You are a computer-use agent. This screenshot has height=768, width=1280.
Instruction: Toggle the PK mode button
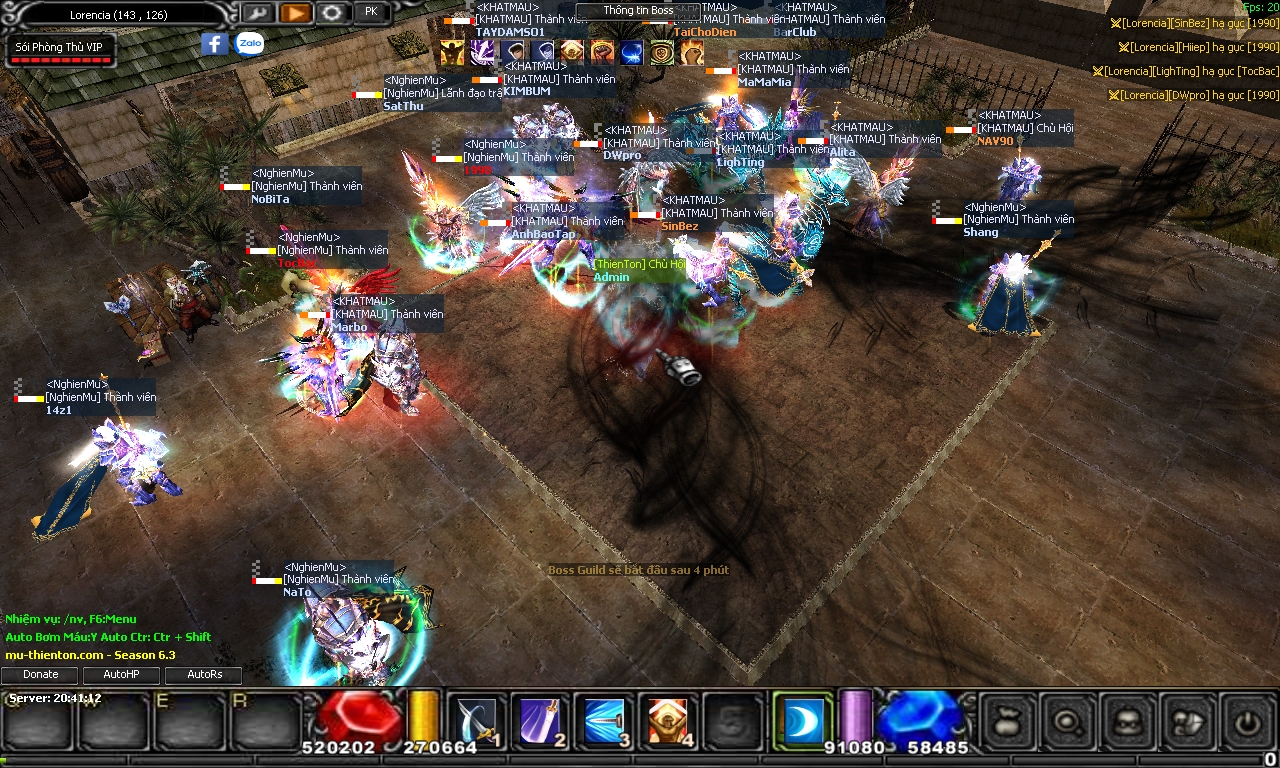pyautogui.click(x=371, y=12)
